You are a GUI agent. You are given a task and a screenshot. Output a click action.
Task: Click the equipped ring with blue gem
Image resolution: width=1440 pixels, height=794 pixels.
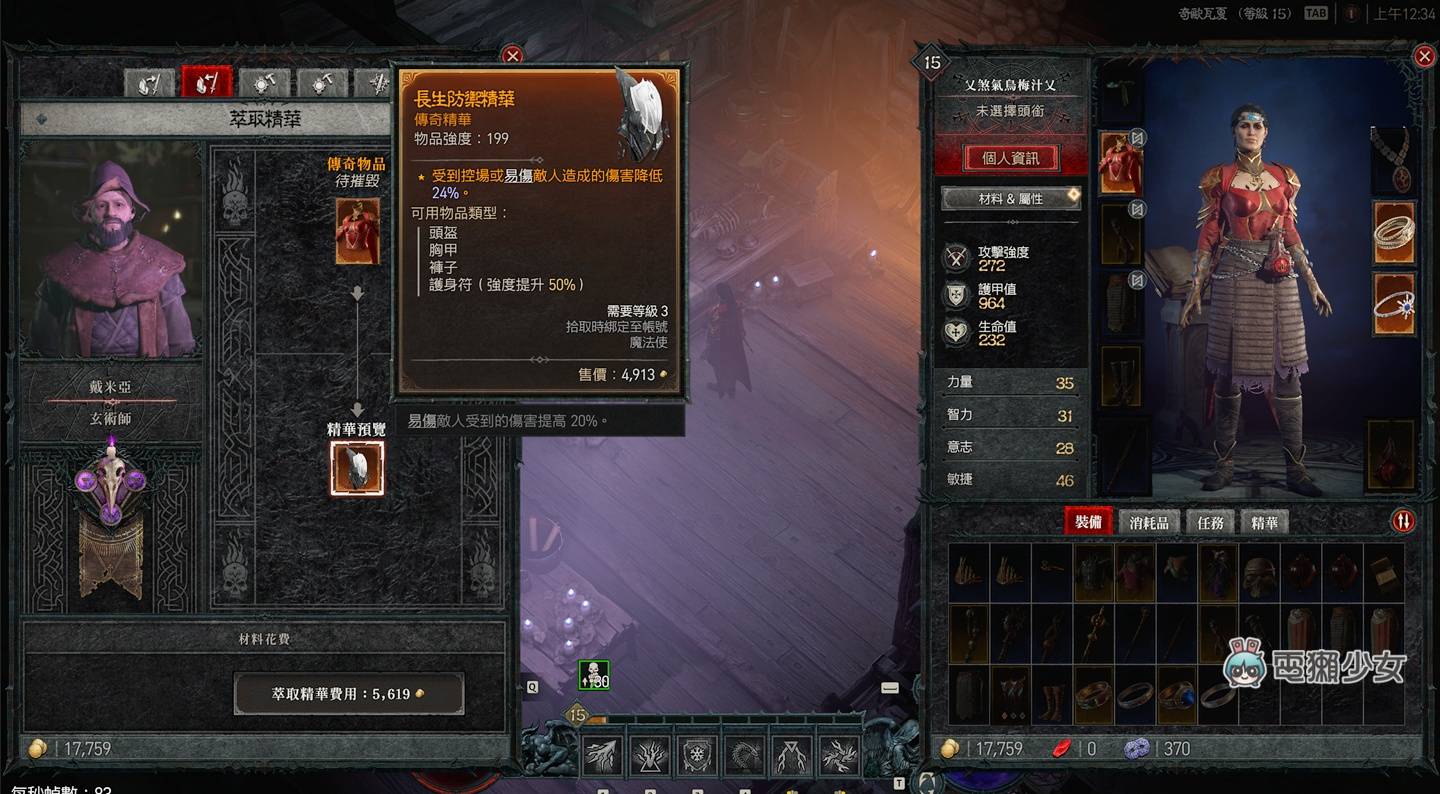[x=1393, y=305]
